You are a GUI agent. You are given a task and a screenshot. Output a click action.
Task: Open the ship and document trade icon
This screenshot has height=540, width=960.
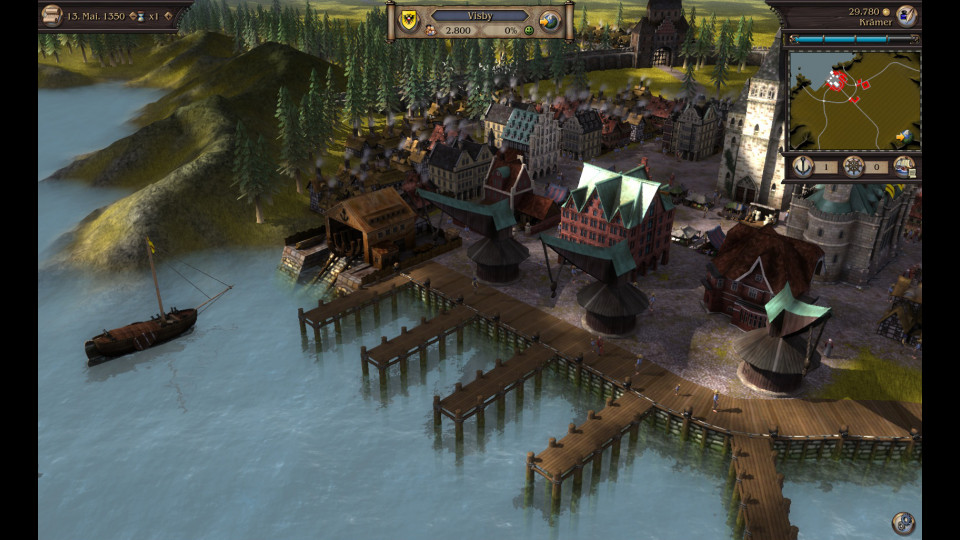[904, 167]
